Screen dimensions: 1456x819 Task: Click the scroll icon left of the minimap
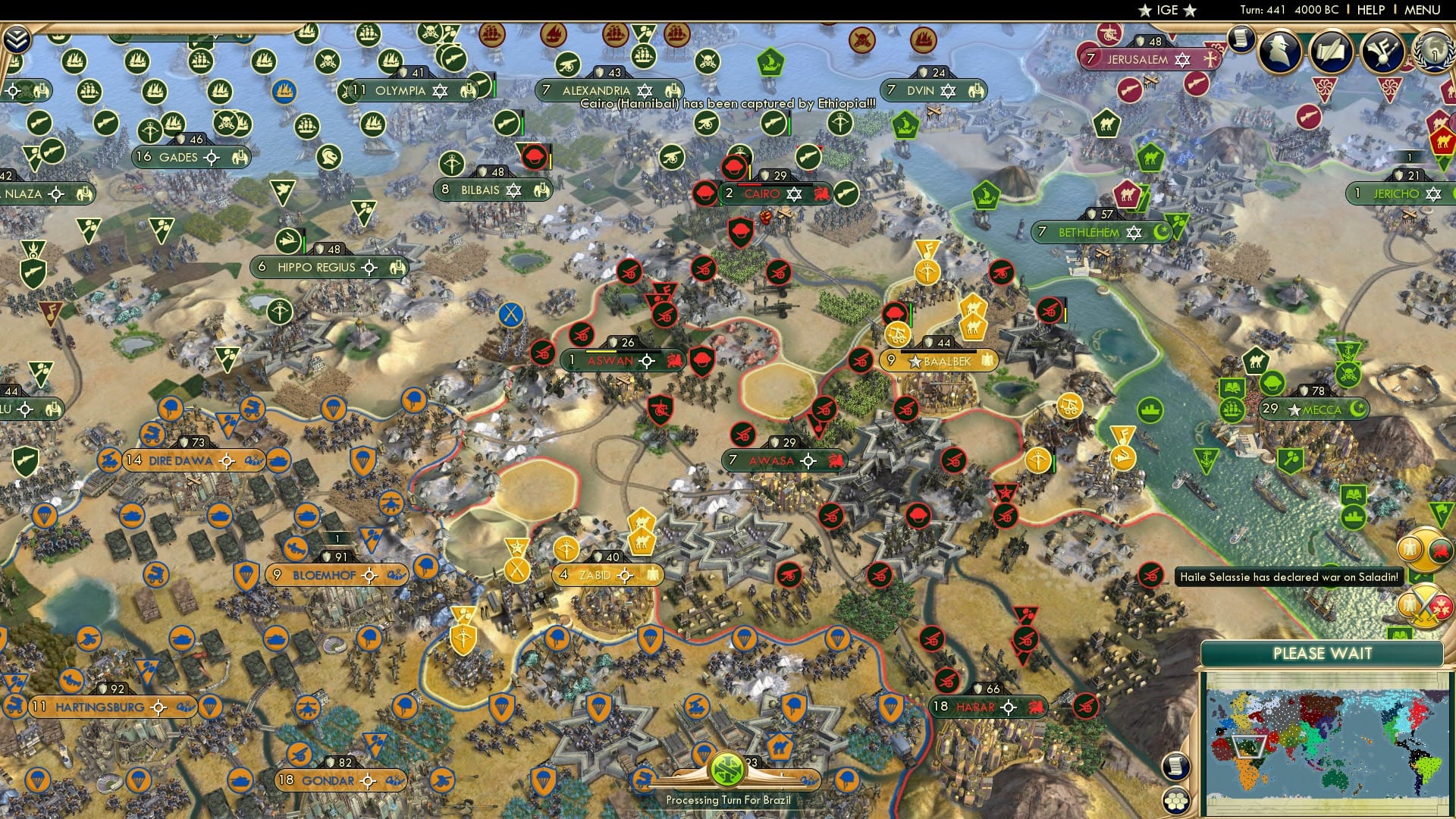[x=1175, y=766]
